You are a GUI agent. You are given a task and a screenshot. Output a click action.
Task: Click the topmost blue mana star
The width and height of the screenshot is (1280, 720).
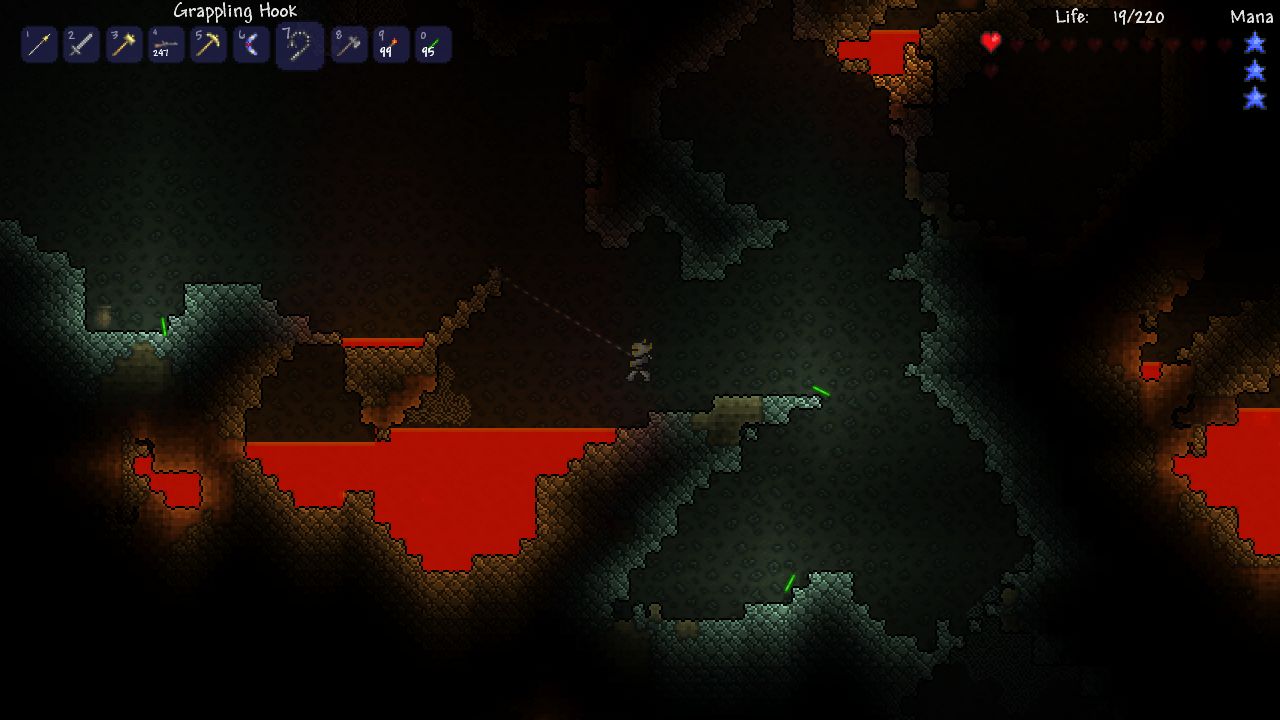pos(1254,43)
